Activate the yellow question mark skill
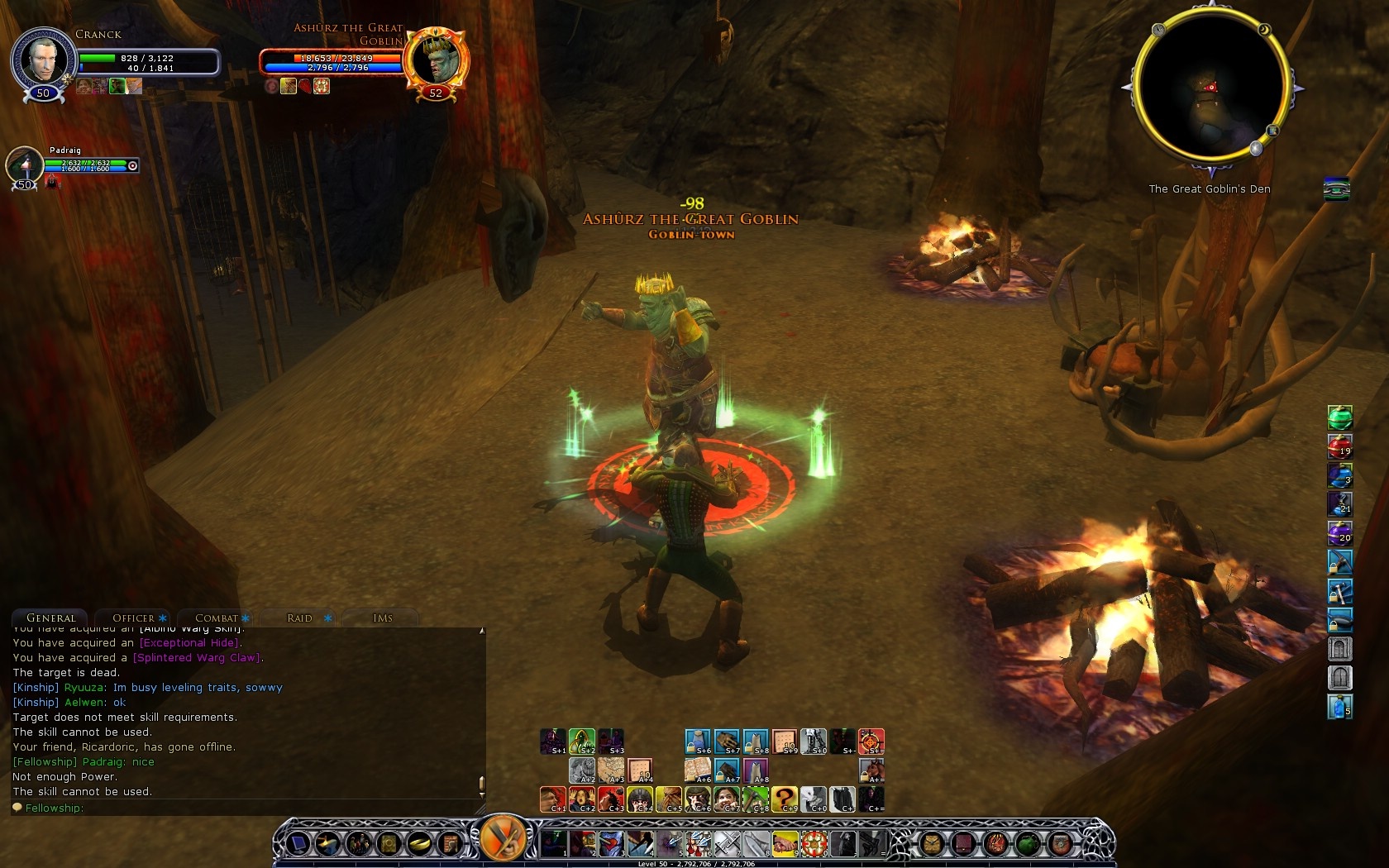The image size is (1389, 868). [784, 799]
